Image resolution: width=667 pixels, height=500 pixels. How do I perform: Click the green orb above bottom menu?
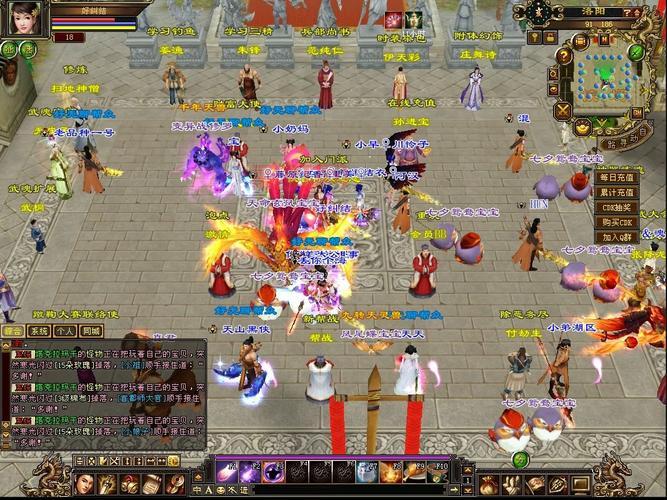(x=520, y=459)
